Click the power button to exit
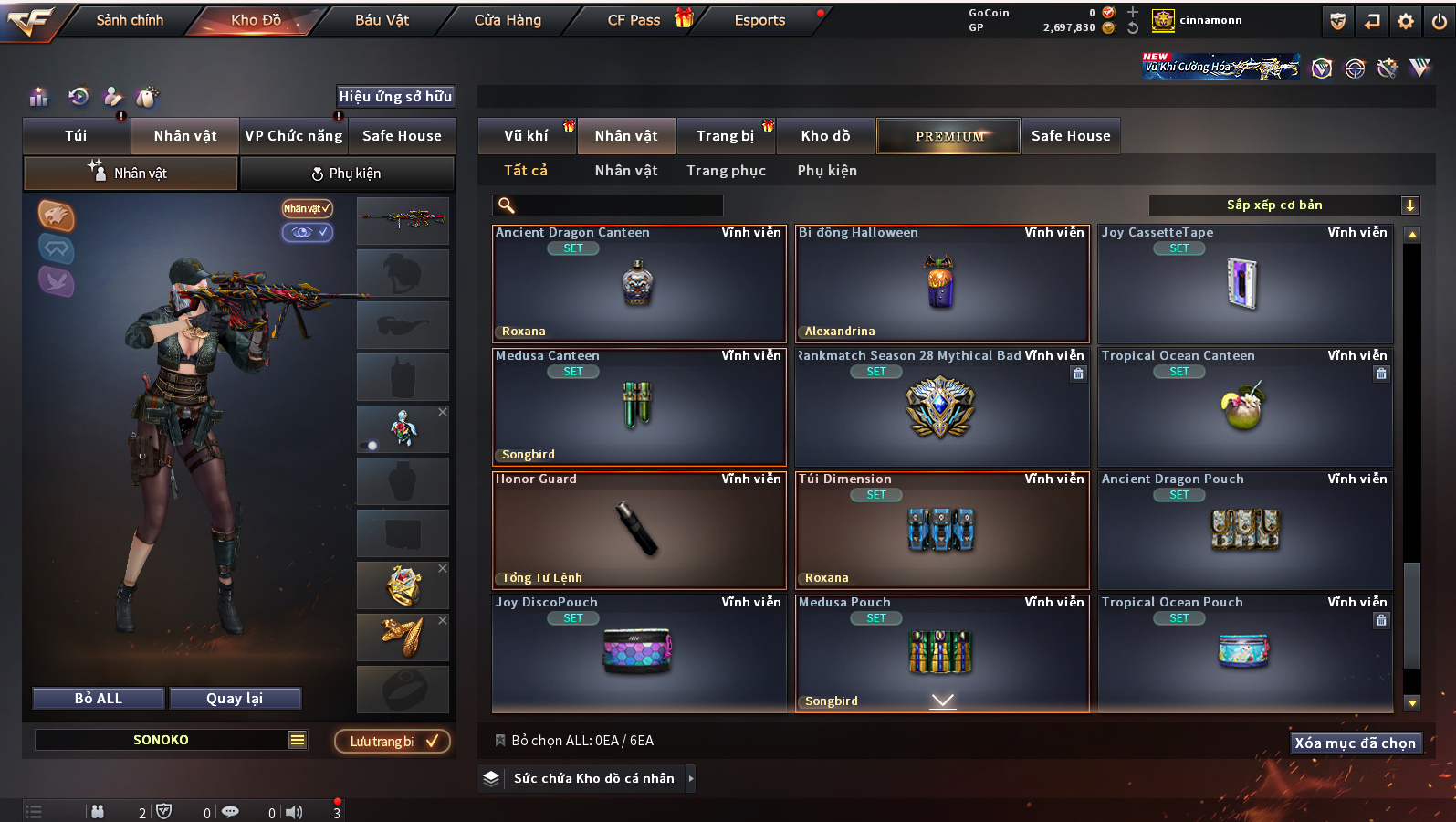This screenshot has height=822, width=1456. click(x=1439, y=21)
